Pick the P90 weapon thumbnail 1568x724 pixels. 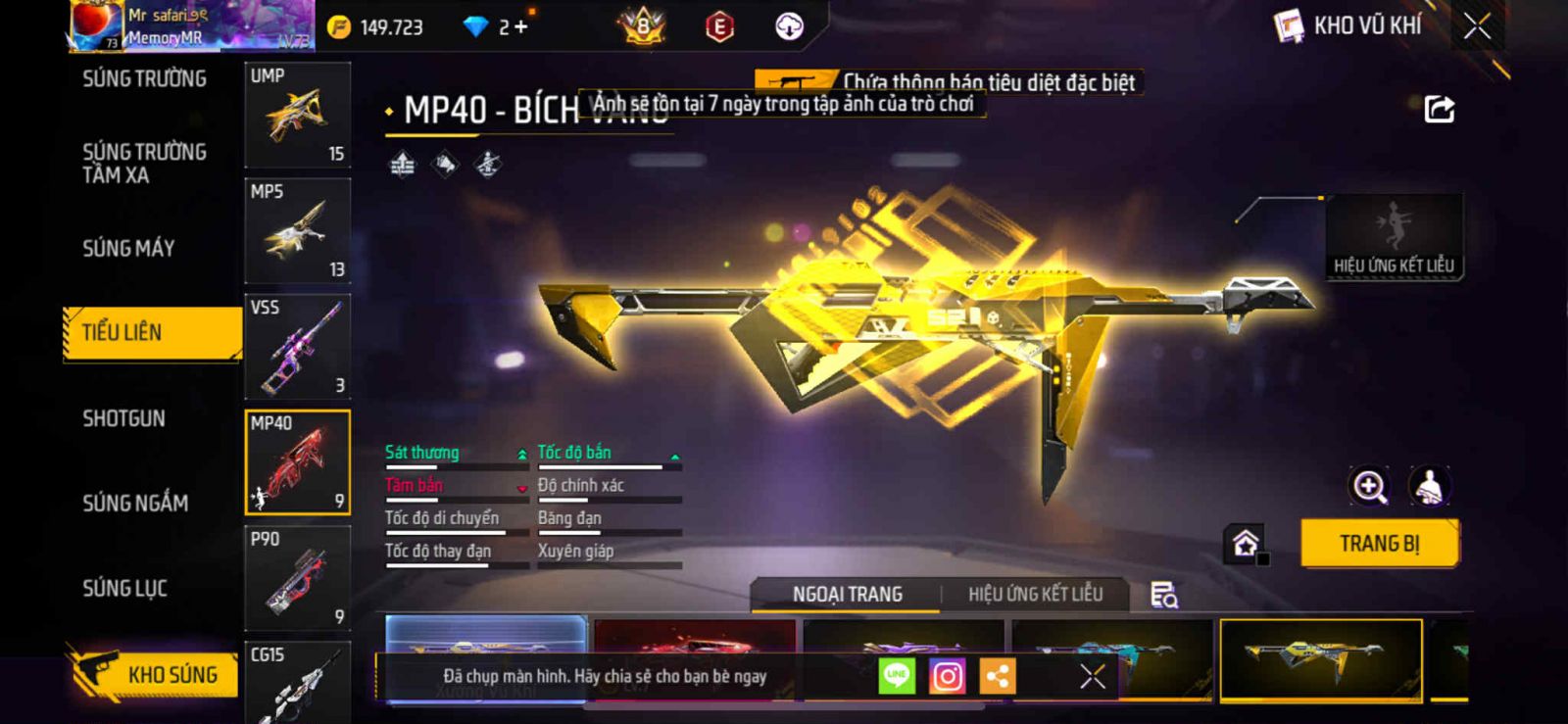pyautogui.click(x=297, y=578)
